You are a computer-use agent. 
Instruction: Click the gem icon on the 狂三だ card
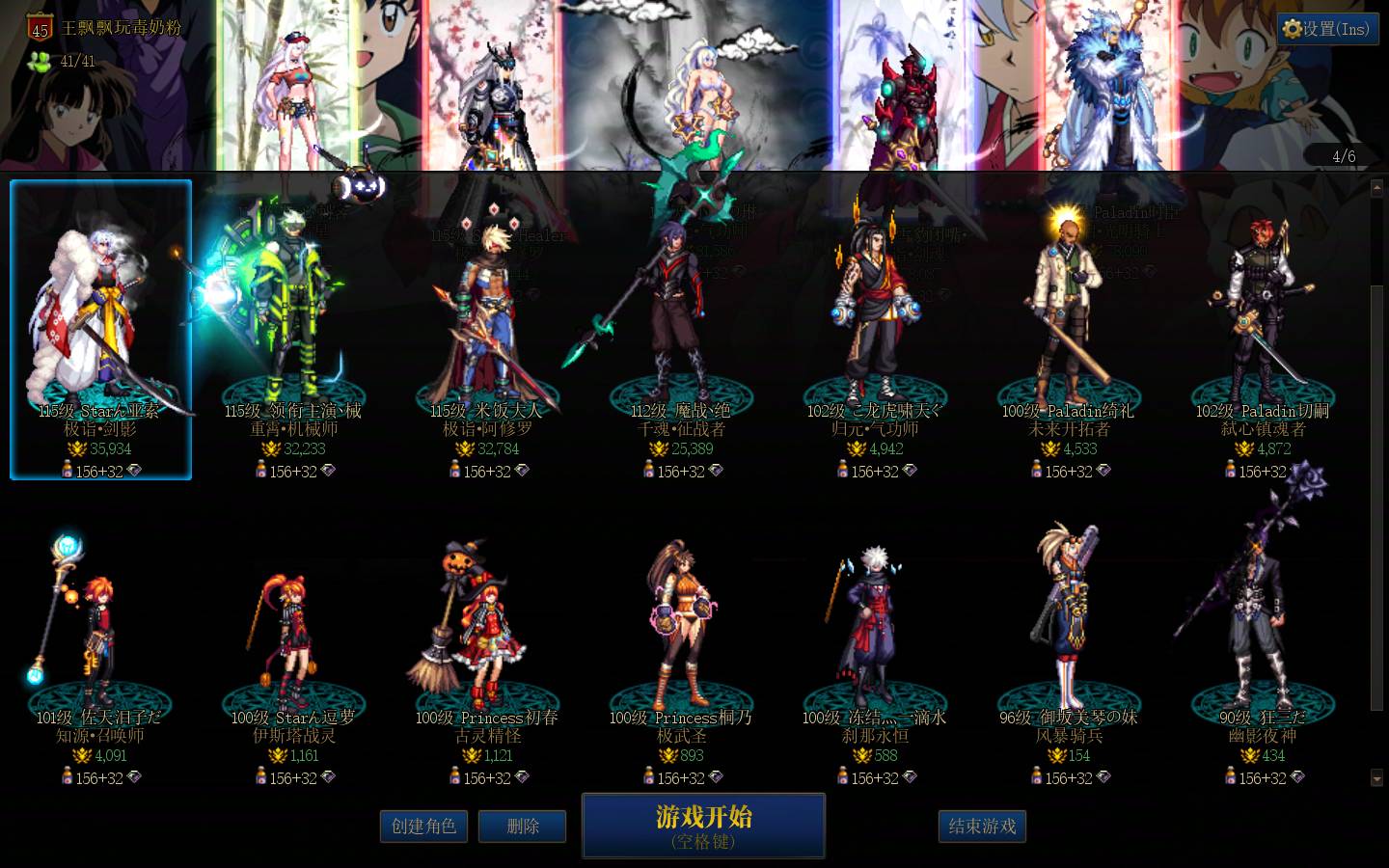click(1298, 778)
